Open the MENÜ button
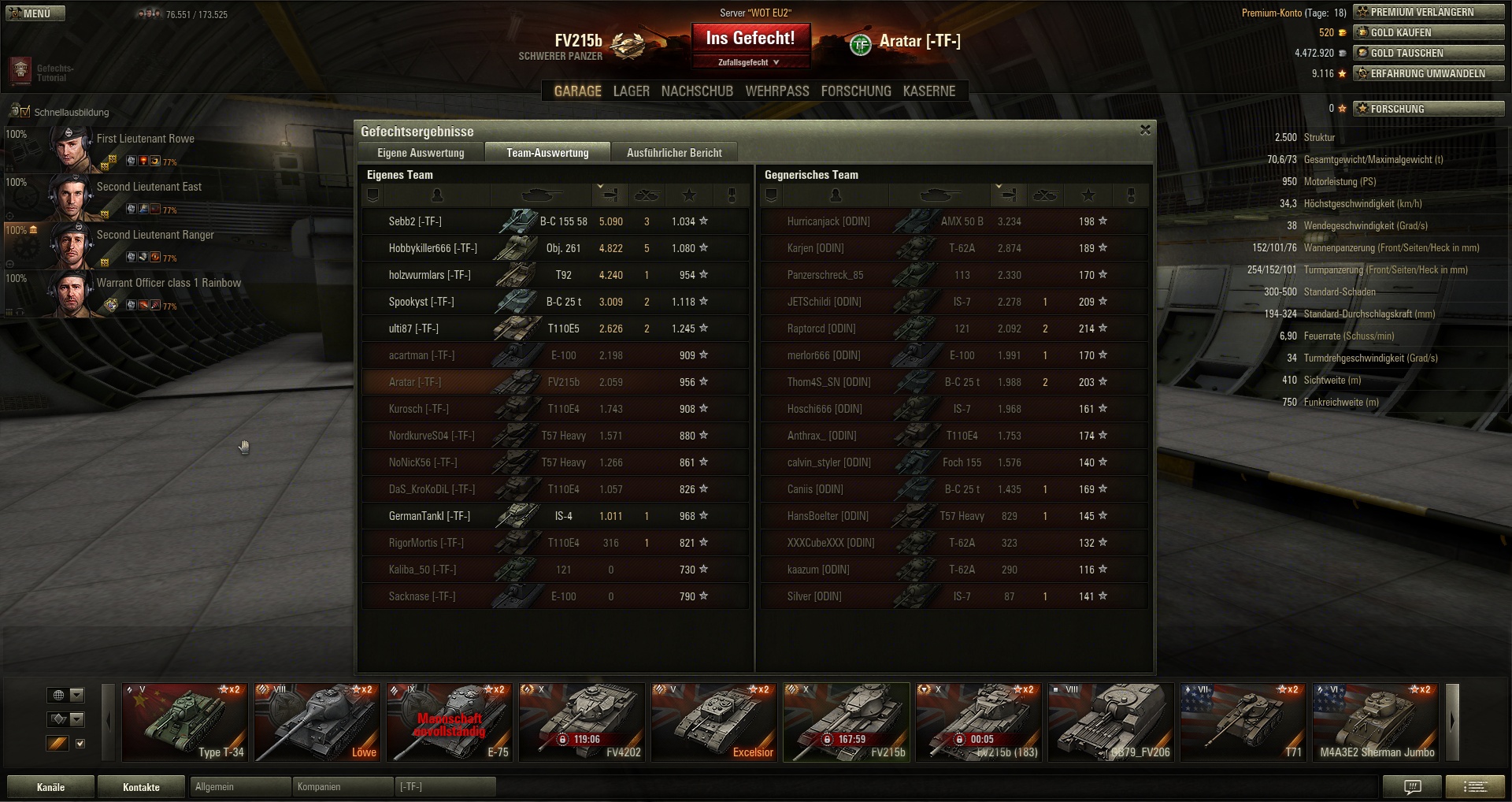 click(35, 13)
